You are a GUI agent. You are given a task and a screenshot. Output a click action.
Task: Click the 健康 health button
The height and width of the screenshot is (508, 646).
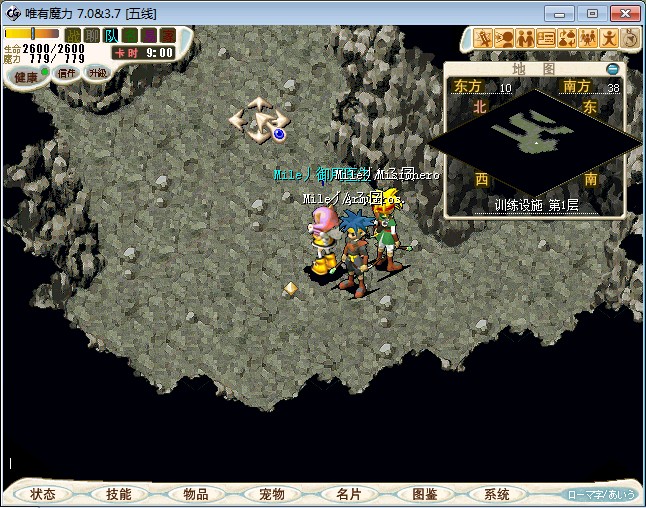click(27, 77)
